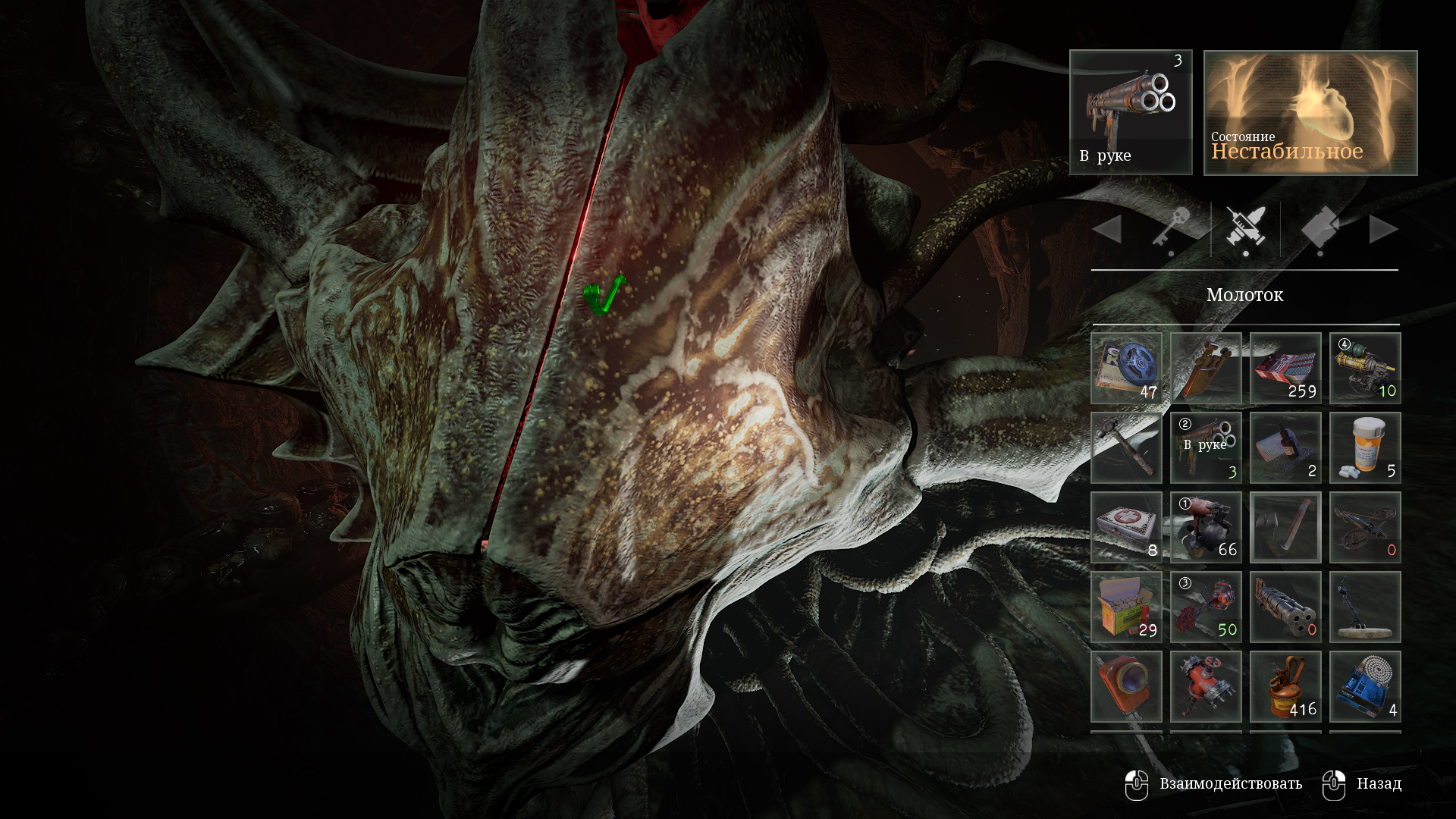Select the shotgun shells box slot

tap(1126, 607)
